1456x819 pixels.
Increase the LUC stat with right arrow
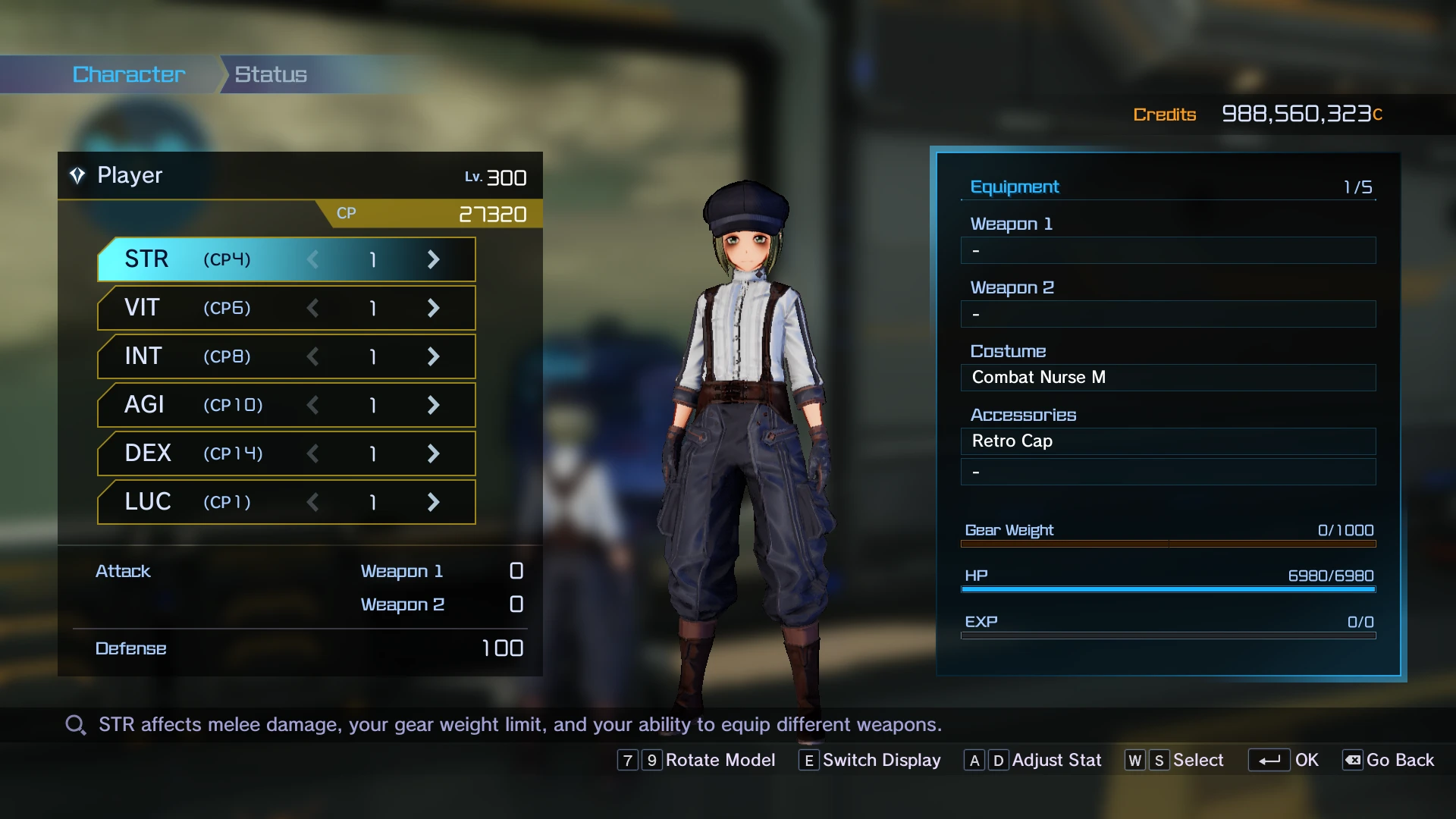(433, 502)
